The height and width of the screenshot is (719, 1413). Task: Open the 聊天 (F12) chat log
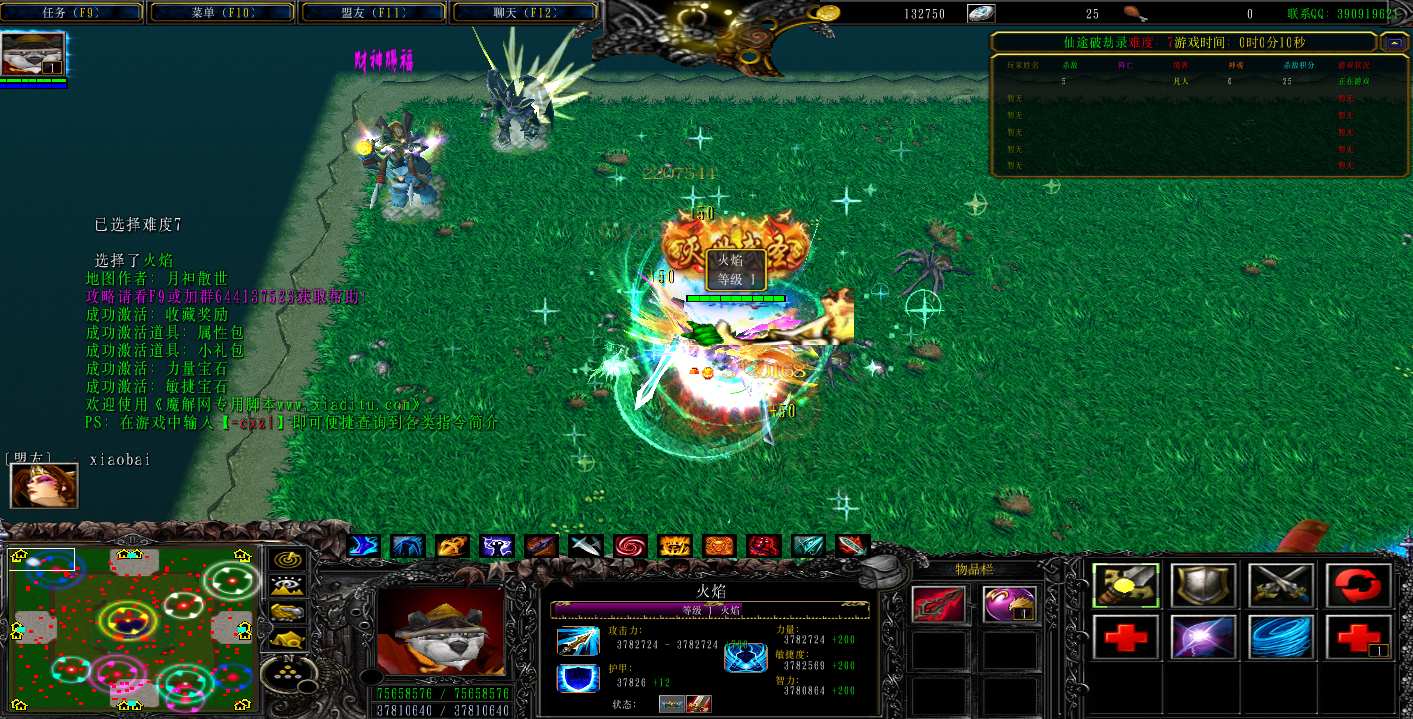coord(526,13)
